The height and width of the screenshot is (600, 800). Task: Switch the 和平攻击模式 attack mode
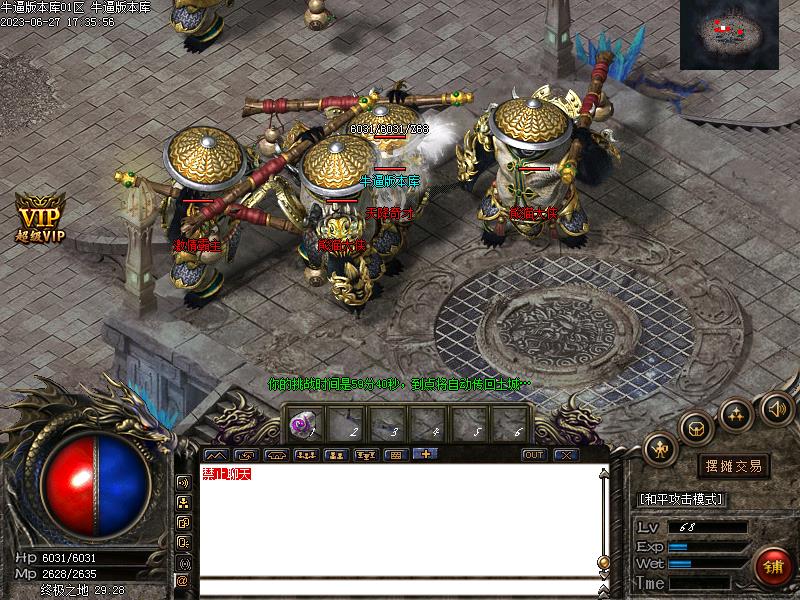[681, 499]
